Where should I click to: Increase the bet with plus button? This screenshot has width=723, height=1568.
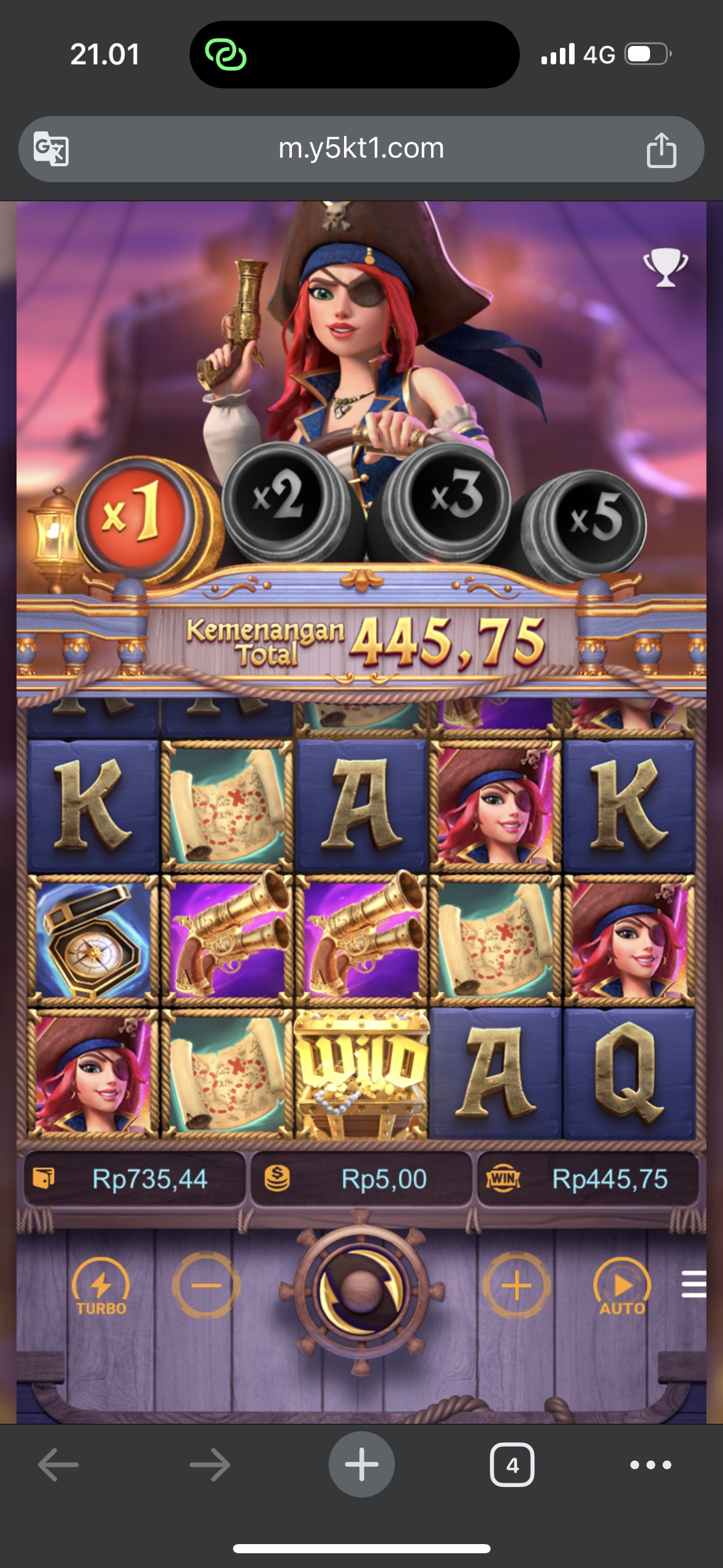[516, 1285]
